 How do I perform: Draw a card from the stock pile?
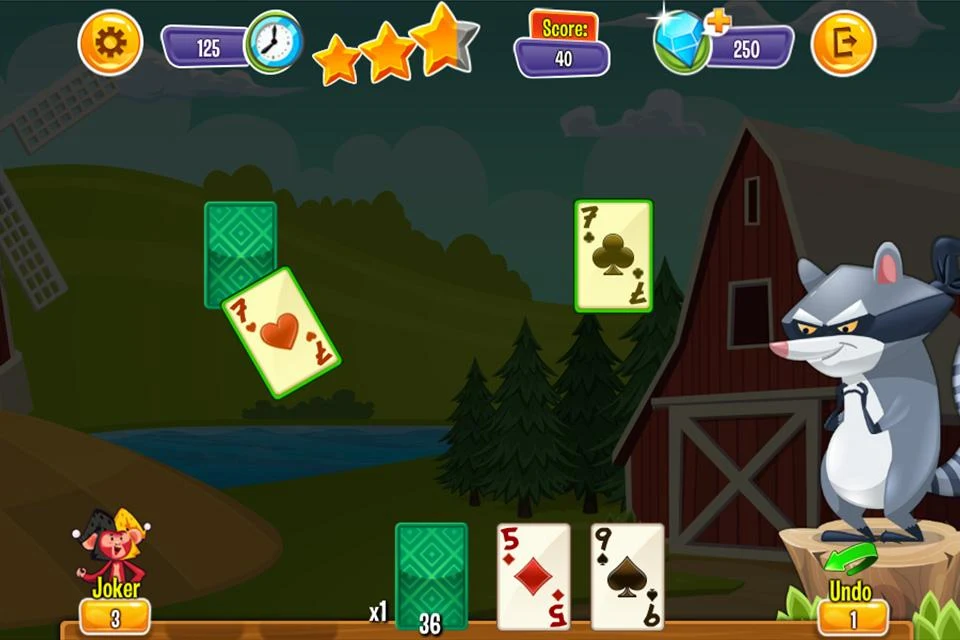(431, 574)
